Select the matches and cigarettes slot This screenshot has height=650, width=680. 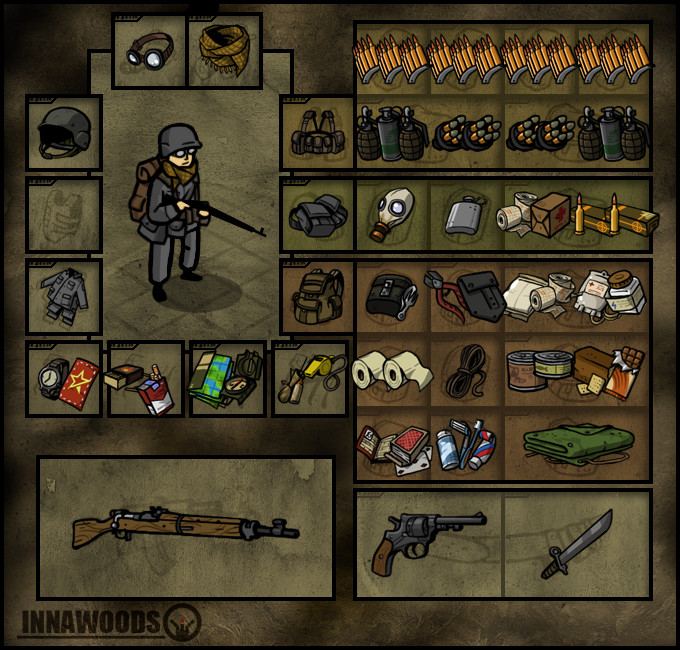point(146,379)
